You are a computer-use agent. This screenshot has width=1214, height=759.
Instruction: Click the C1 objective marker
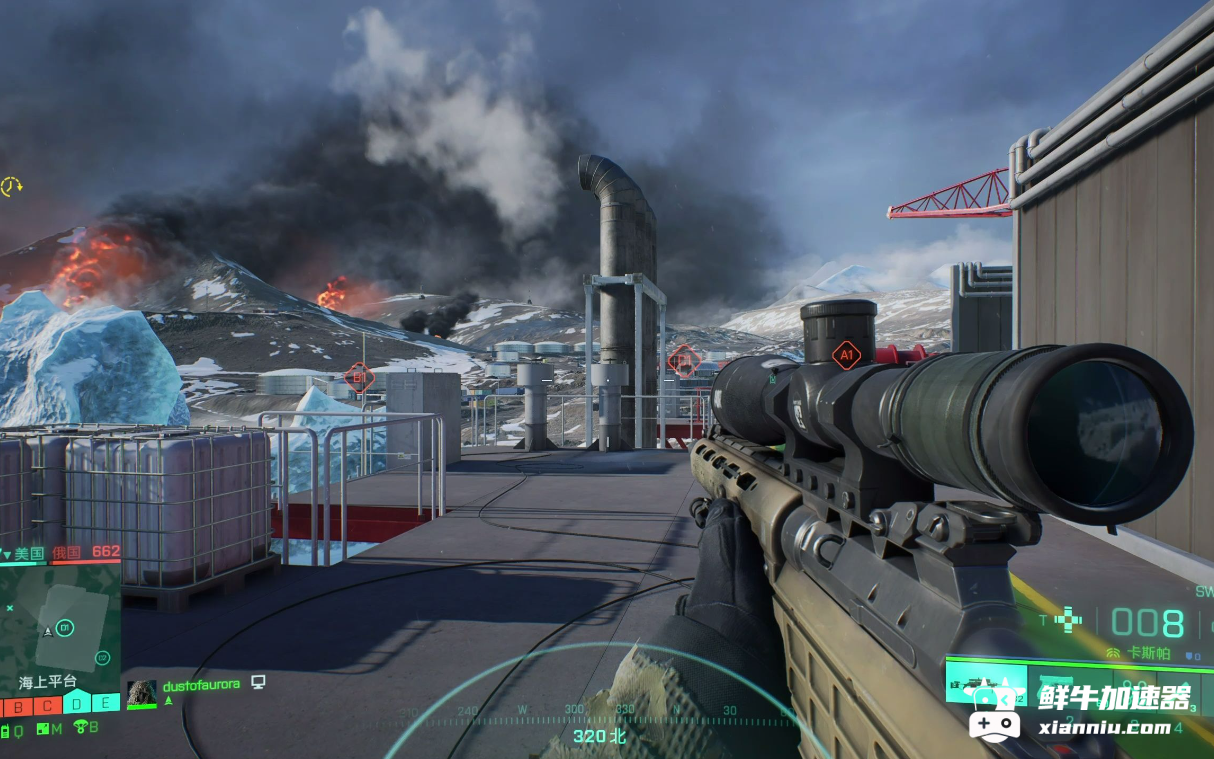(683, 360)
